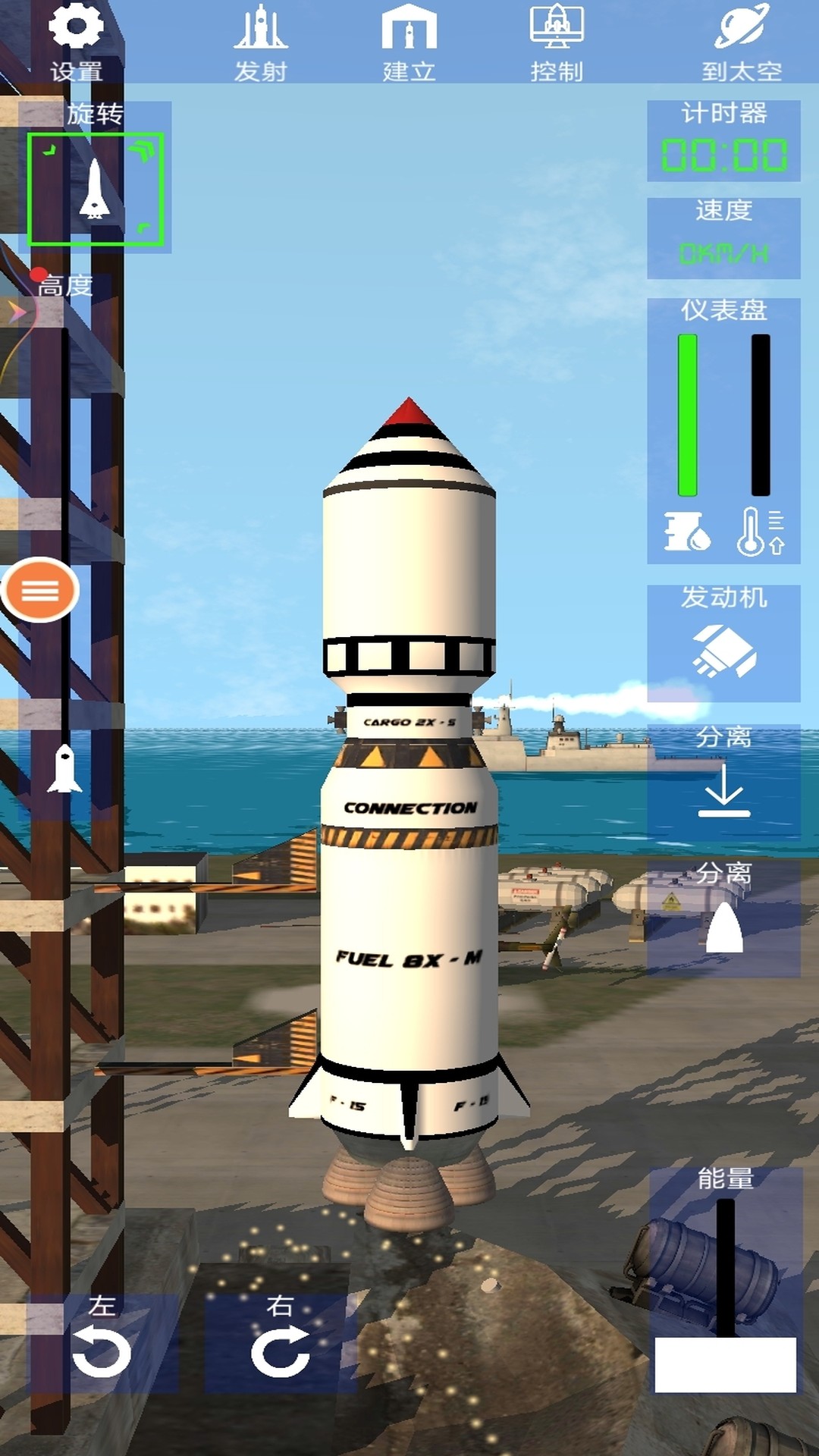Open the 建立 build hangar
Screen dimensions: 819x1456
409,42
